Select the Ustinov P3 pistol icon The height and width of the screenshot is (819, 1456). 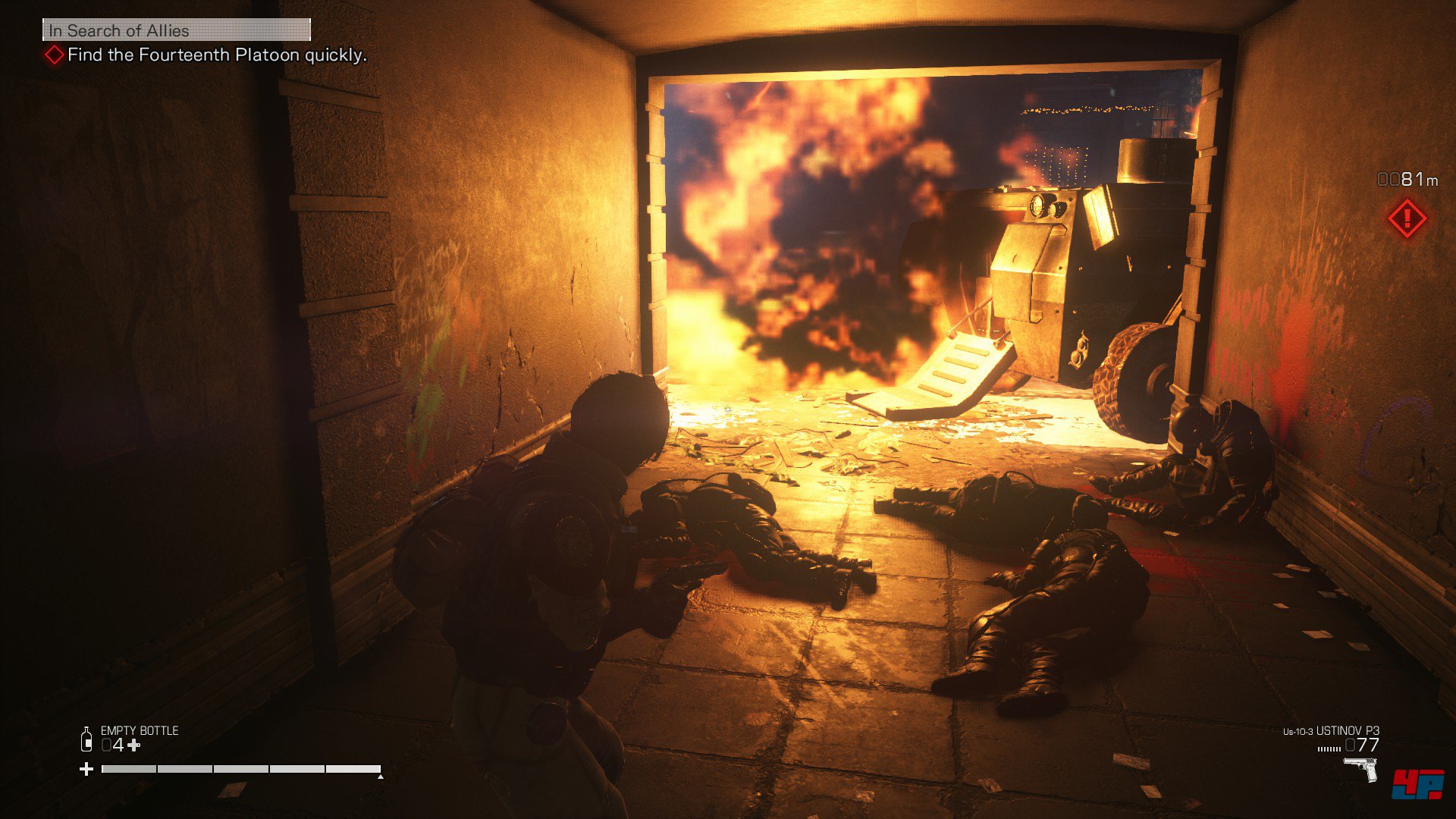(1360, 769)
